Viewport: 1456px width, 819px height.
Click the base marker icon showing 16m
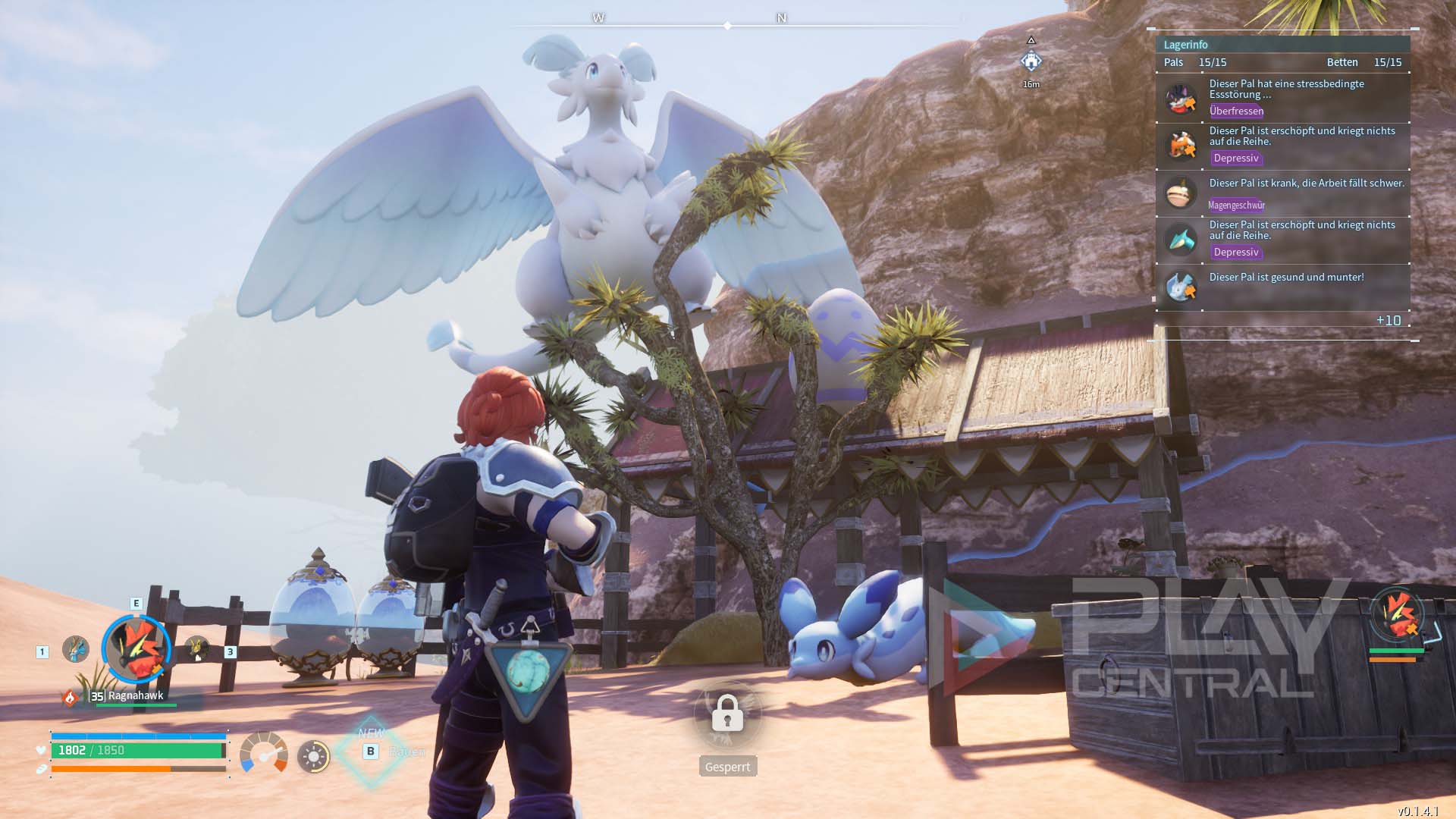pyautogui.click(x=1031, y=61)
